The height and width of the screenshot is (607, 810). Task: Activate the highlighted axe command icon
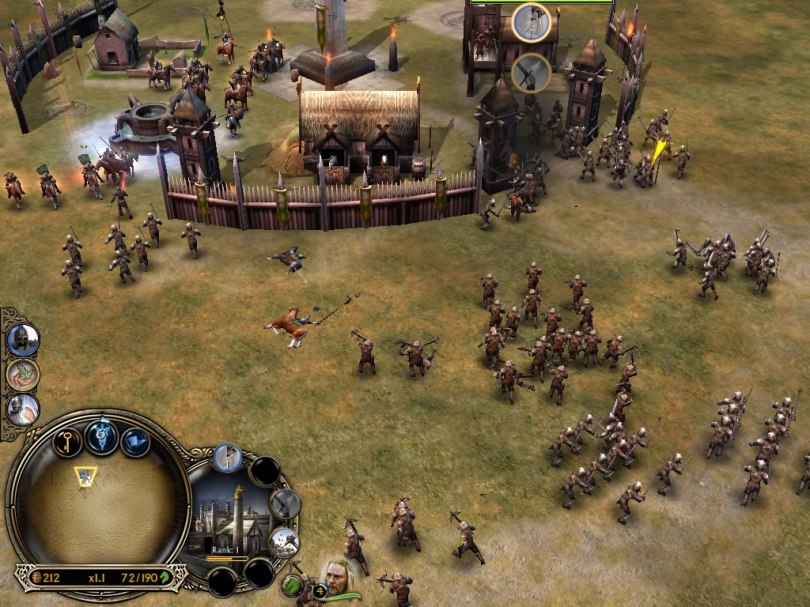tap(227, 458)
